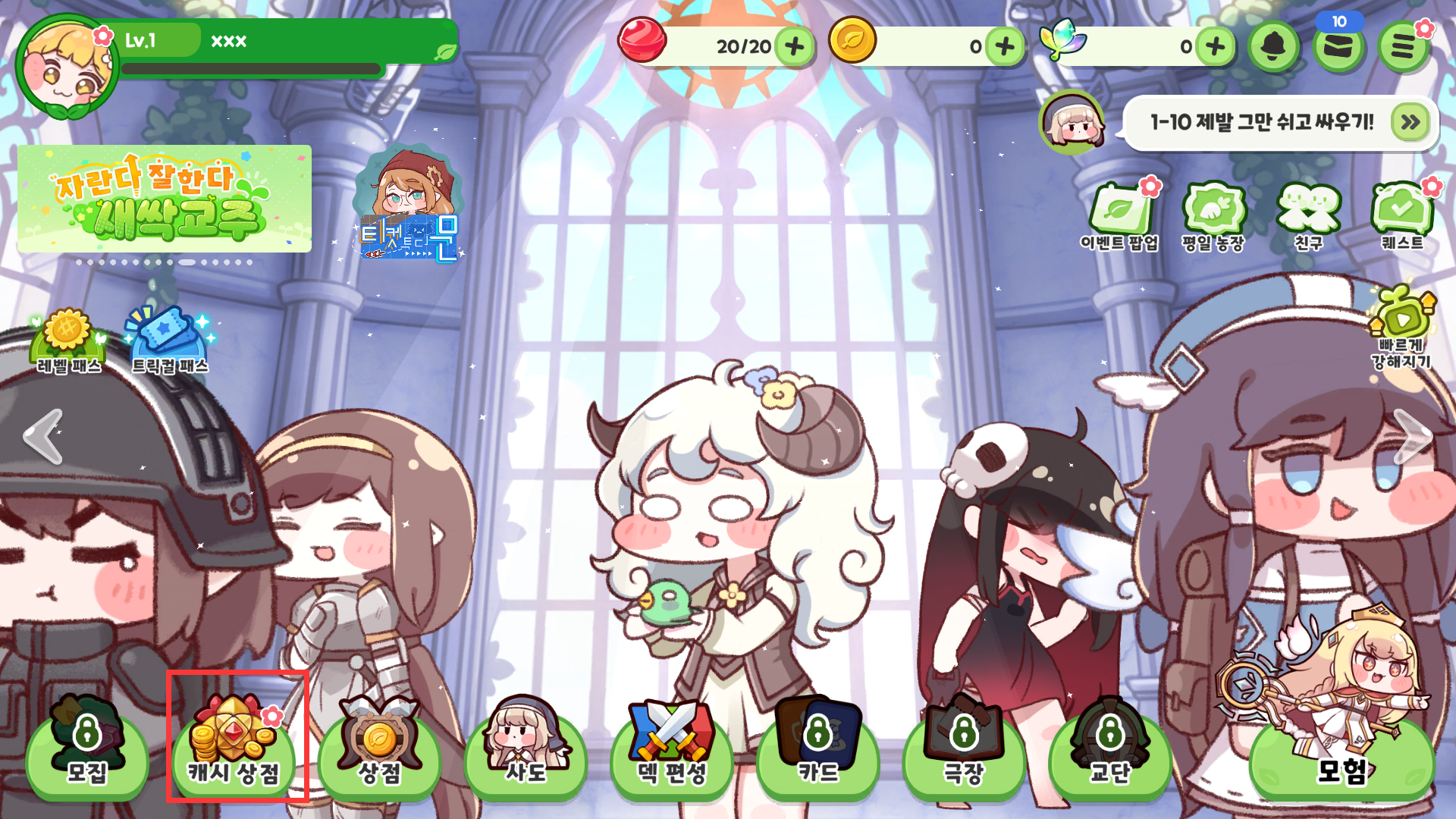Open the hamburger main menu
The width and height of the screenshot is (1456, 819).
coord(1403,47)
